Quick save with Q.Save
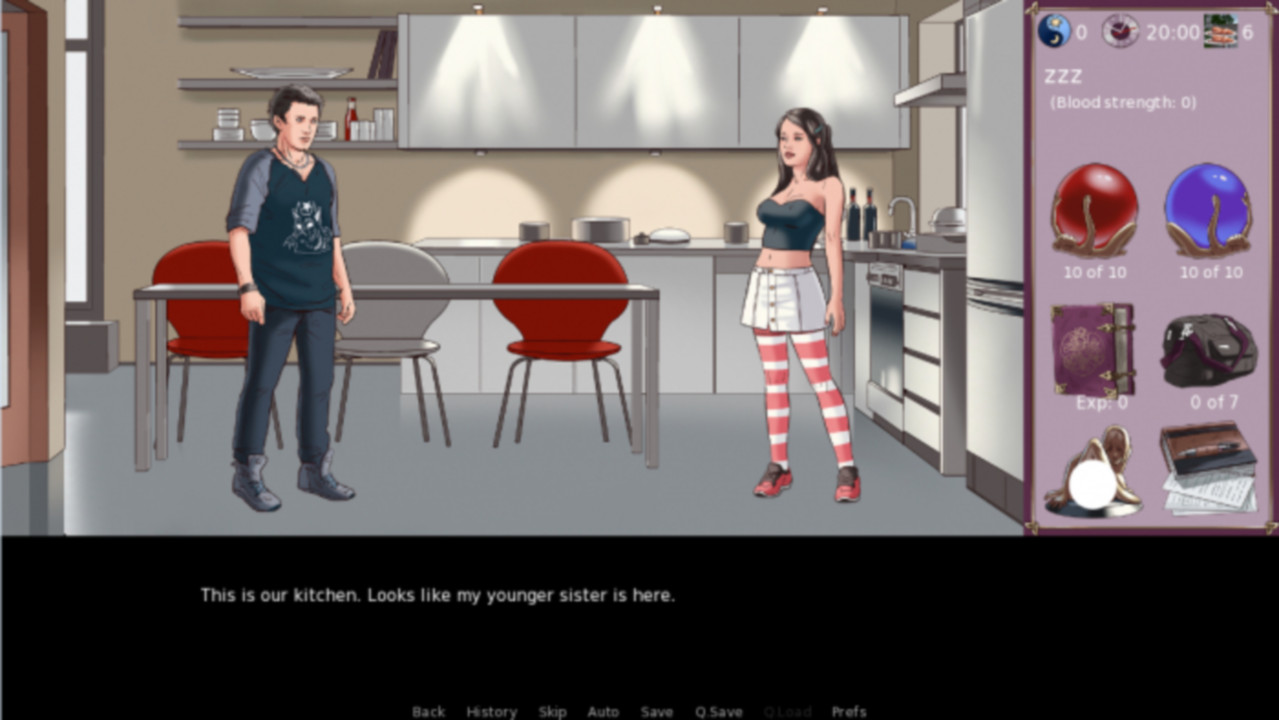This screenshot has width=1279, height=720. point(718,711)
